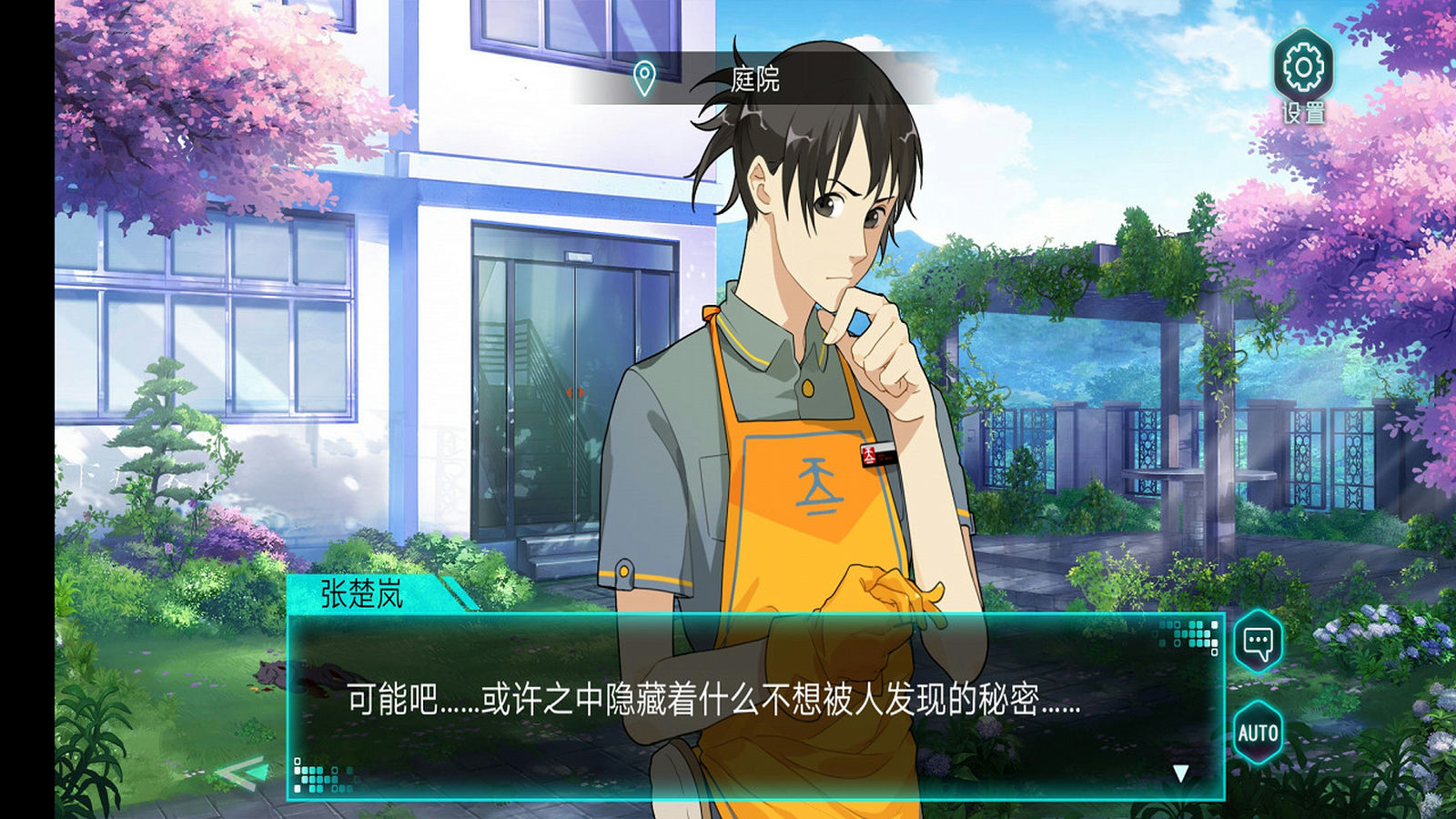The width and height of the screenshot is (1456, 819).
Task: Open the dialogue log speech-bubble icon
Action: 1258,642
